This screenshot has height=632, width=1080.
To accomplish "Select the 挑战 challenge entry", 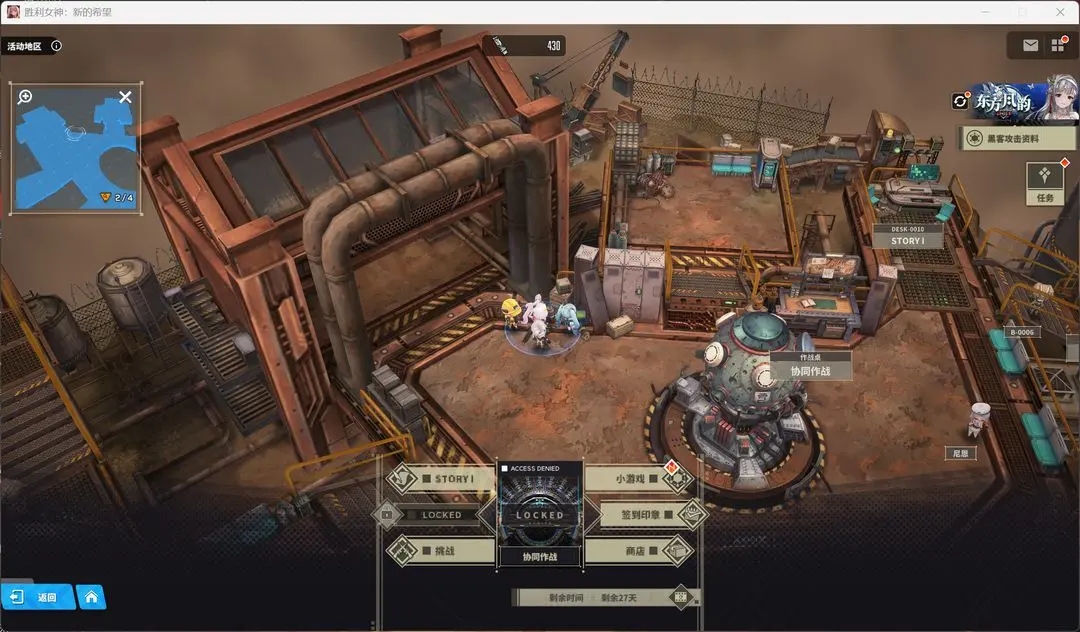I will coord(432,551).
